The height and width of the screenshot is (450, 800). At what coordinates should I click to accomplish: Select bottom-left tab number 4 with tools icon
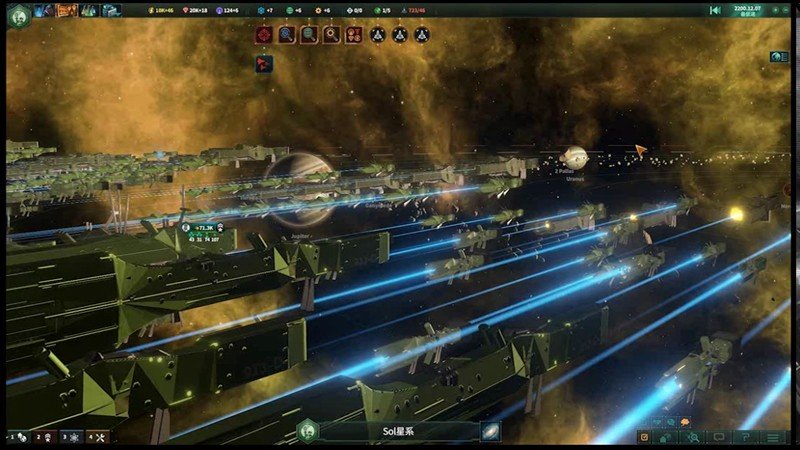(x=97, y=437)
